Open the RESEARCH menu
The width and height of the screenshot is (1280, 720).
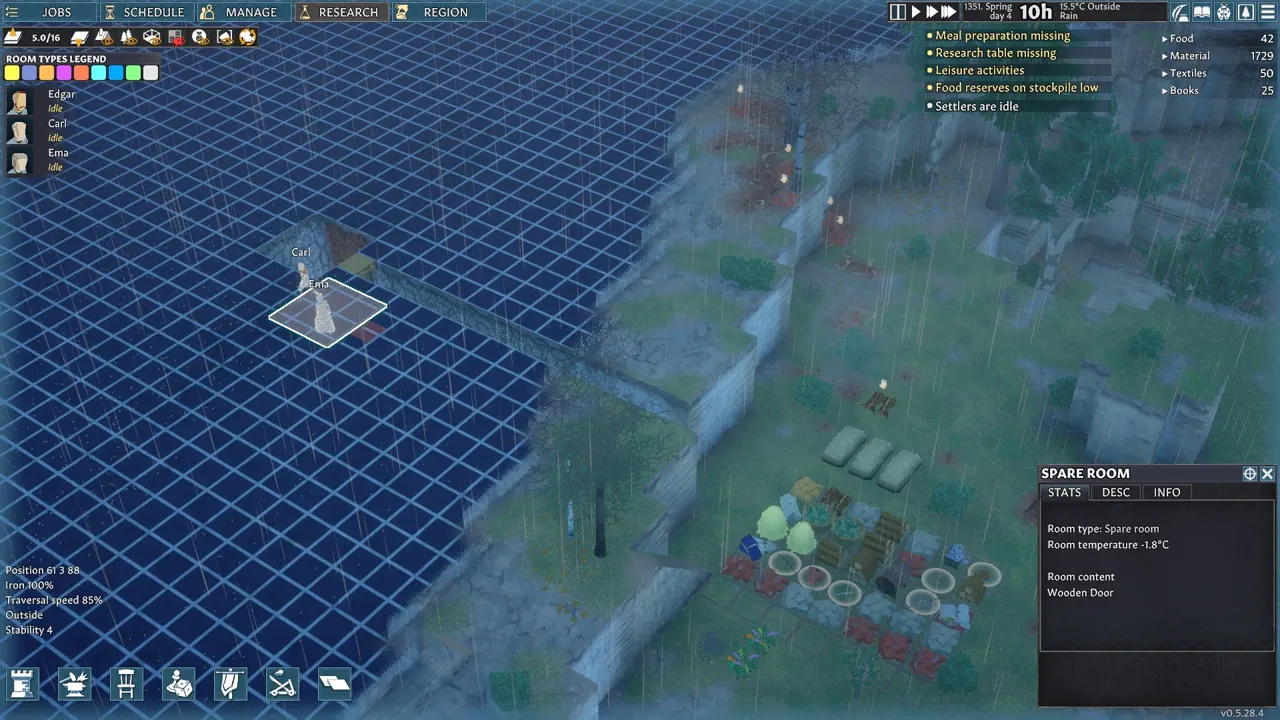coord(340,12)
